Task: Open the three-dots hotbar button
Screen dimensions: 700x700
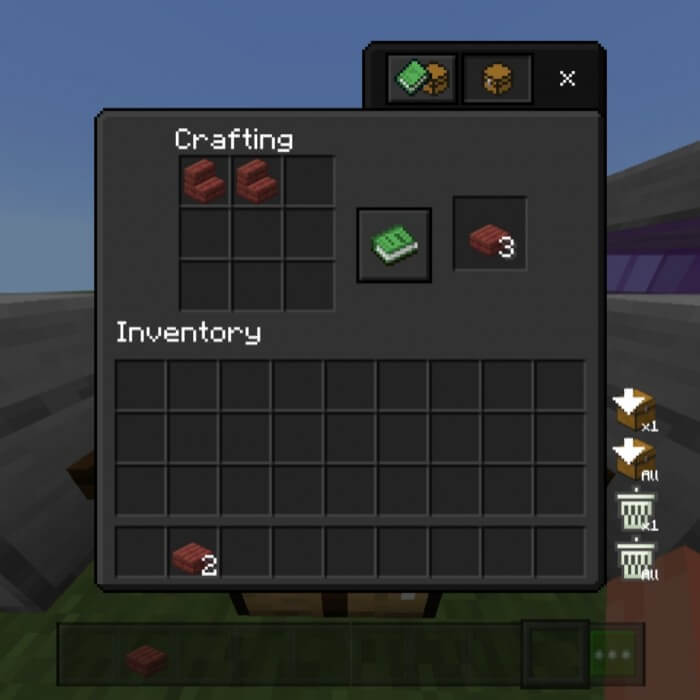Action: [x=612, y=655]
